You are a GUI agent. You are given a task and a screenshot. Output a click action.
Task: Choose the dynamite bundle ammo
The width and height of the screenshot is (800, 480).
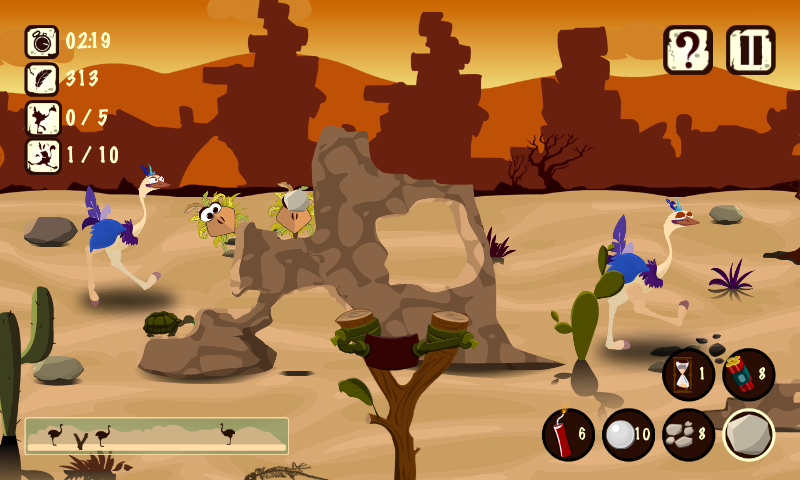(748, 374)
